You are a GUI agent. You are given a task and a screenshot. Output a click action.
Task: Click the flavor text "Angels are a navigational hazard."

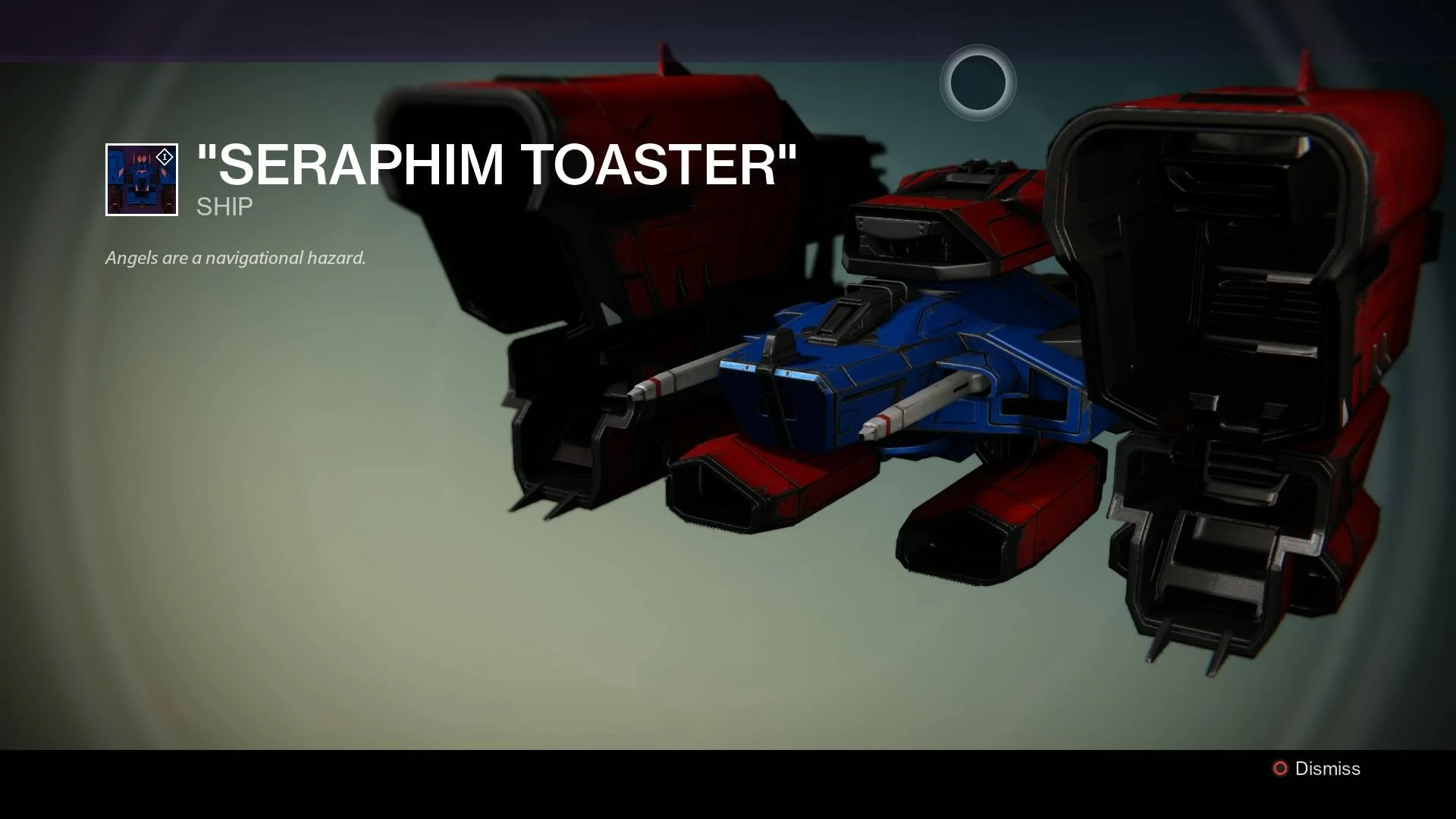235,257
